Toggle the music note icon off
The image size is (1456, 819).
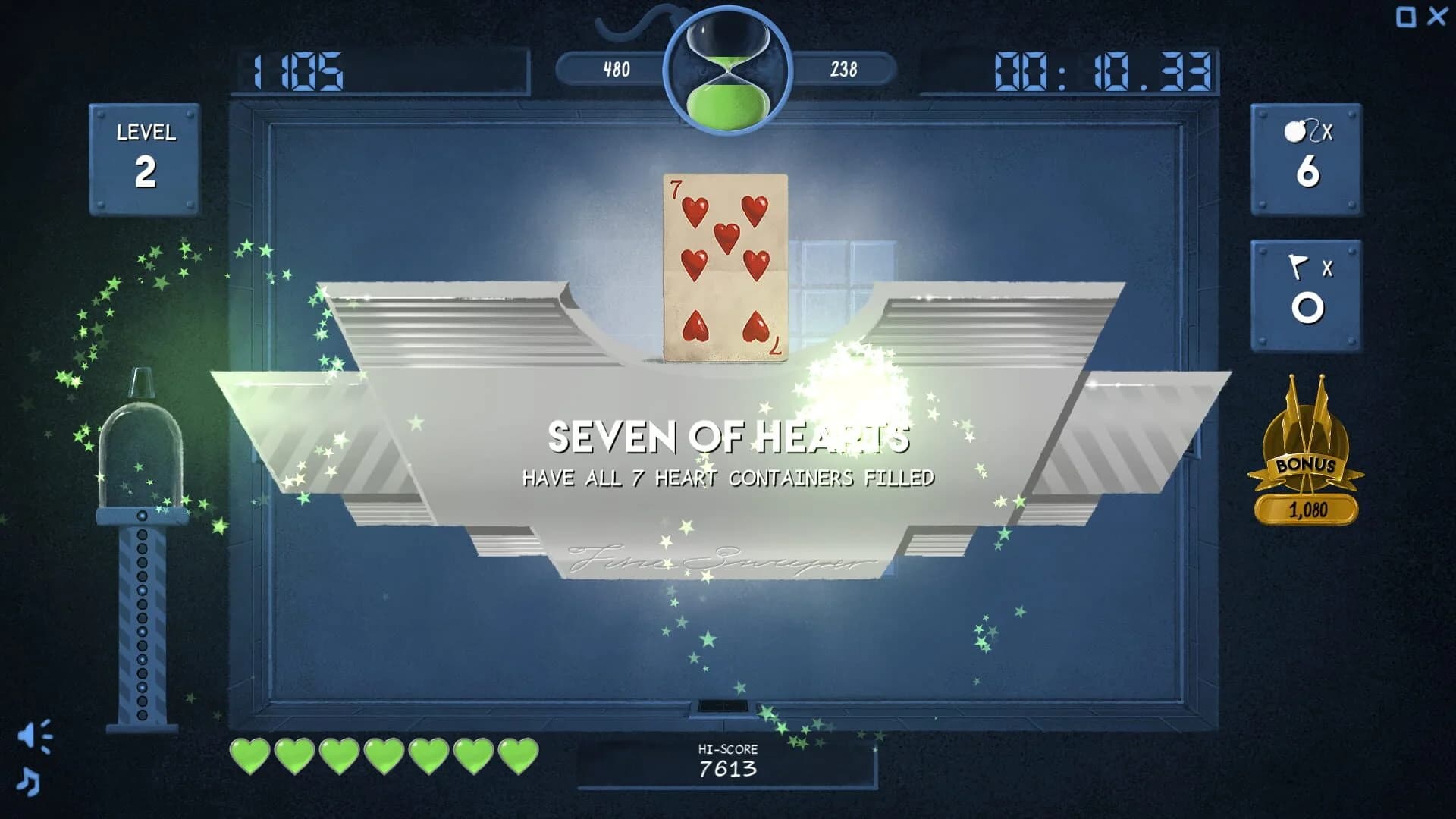[x=27, y=781]
